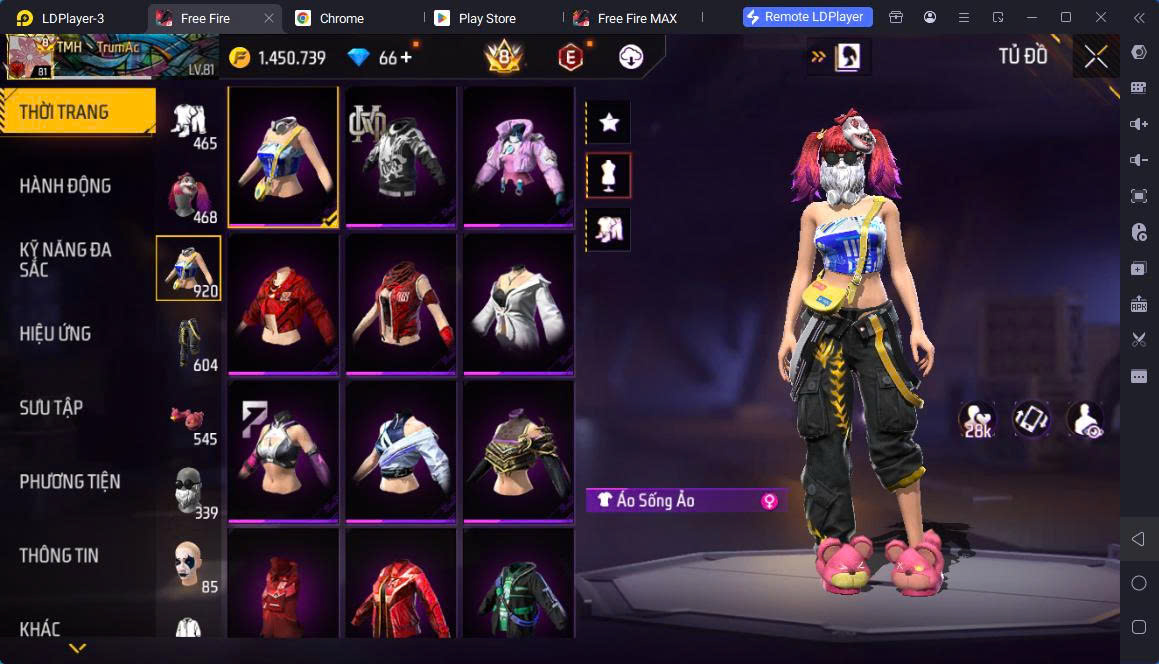The height and width of the screenshot is (664, 1159).
Task: Add diamonds using the plus button
Action: (406, 58)
